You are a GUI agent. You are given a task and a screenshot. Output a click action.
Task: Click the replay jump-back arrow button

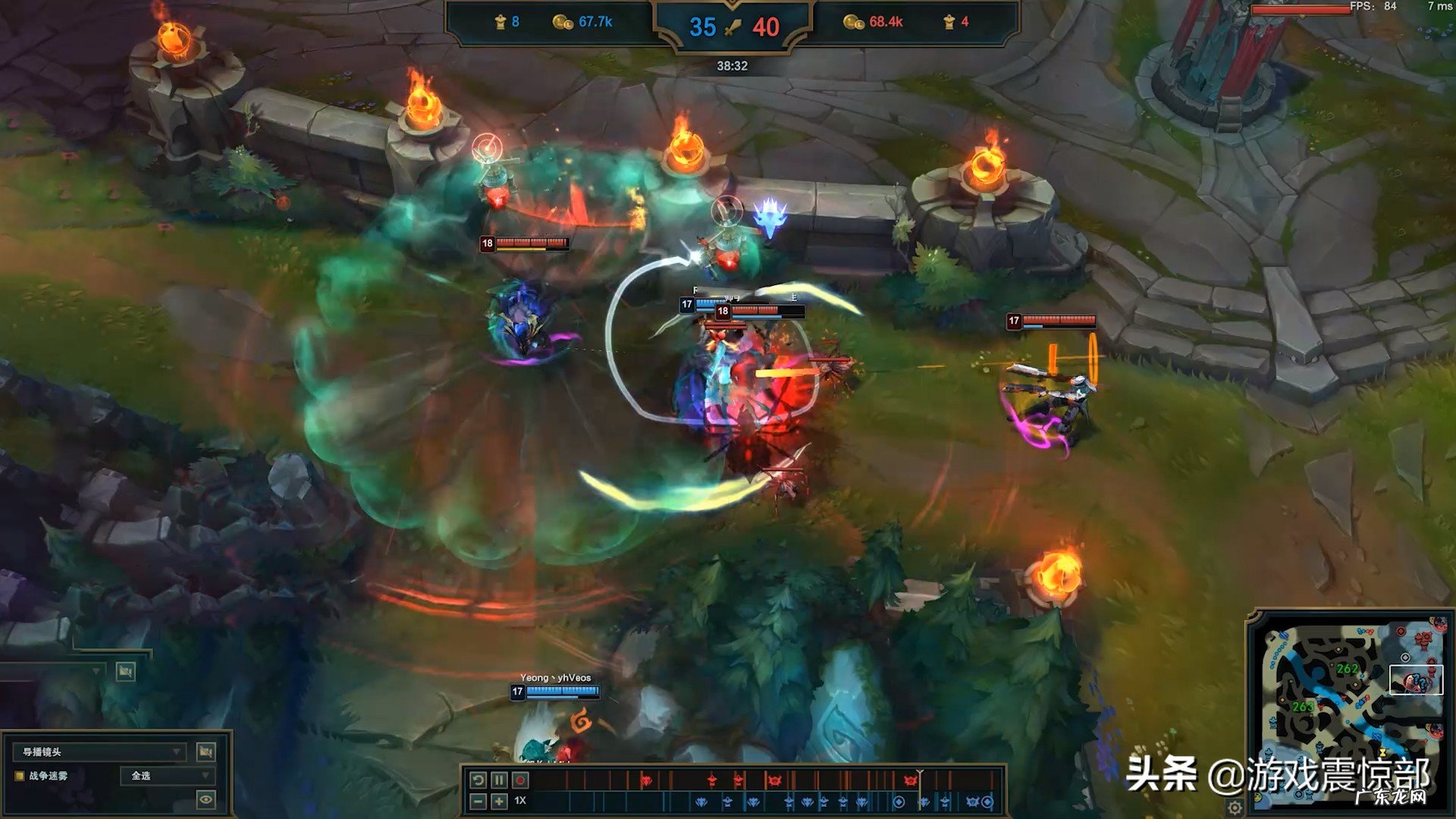(x=478, y=780)
